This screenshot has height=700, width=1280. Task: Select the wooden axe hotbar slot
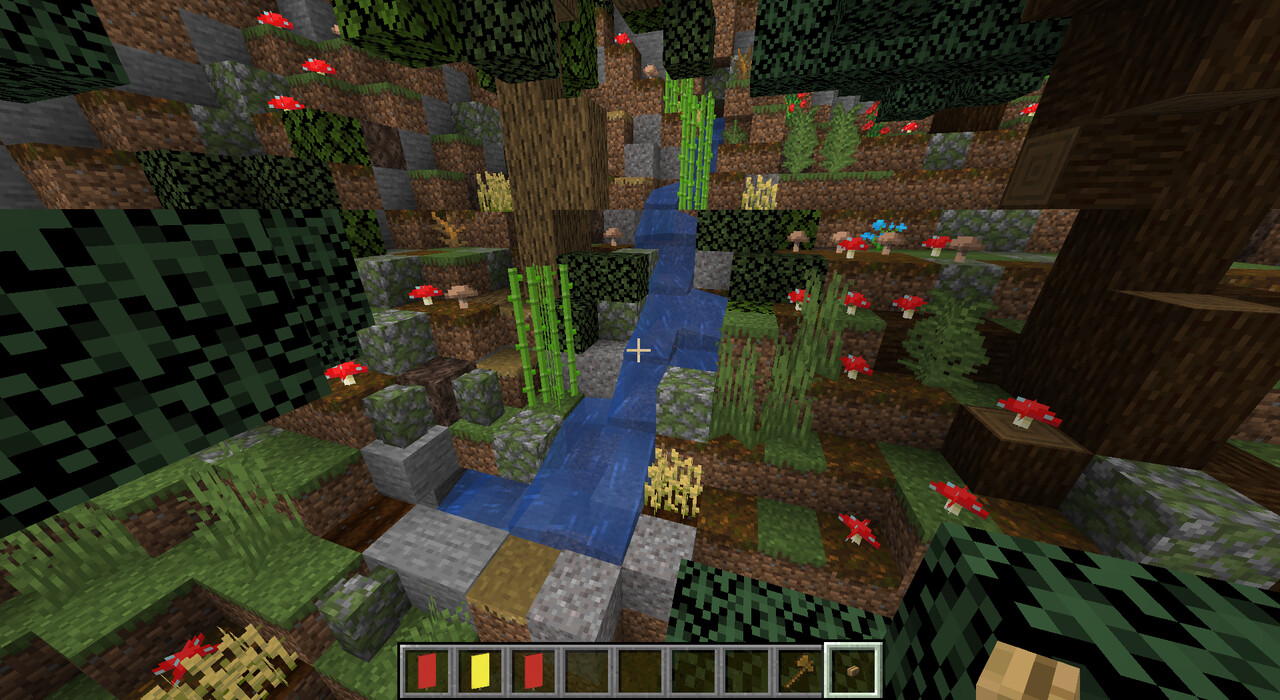coord(800,670)
